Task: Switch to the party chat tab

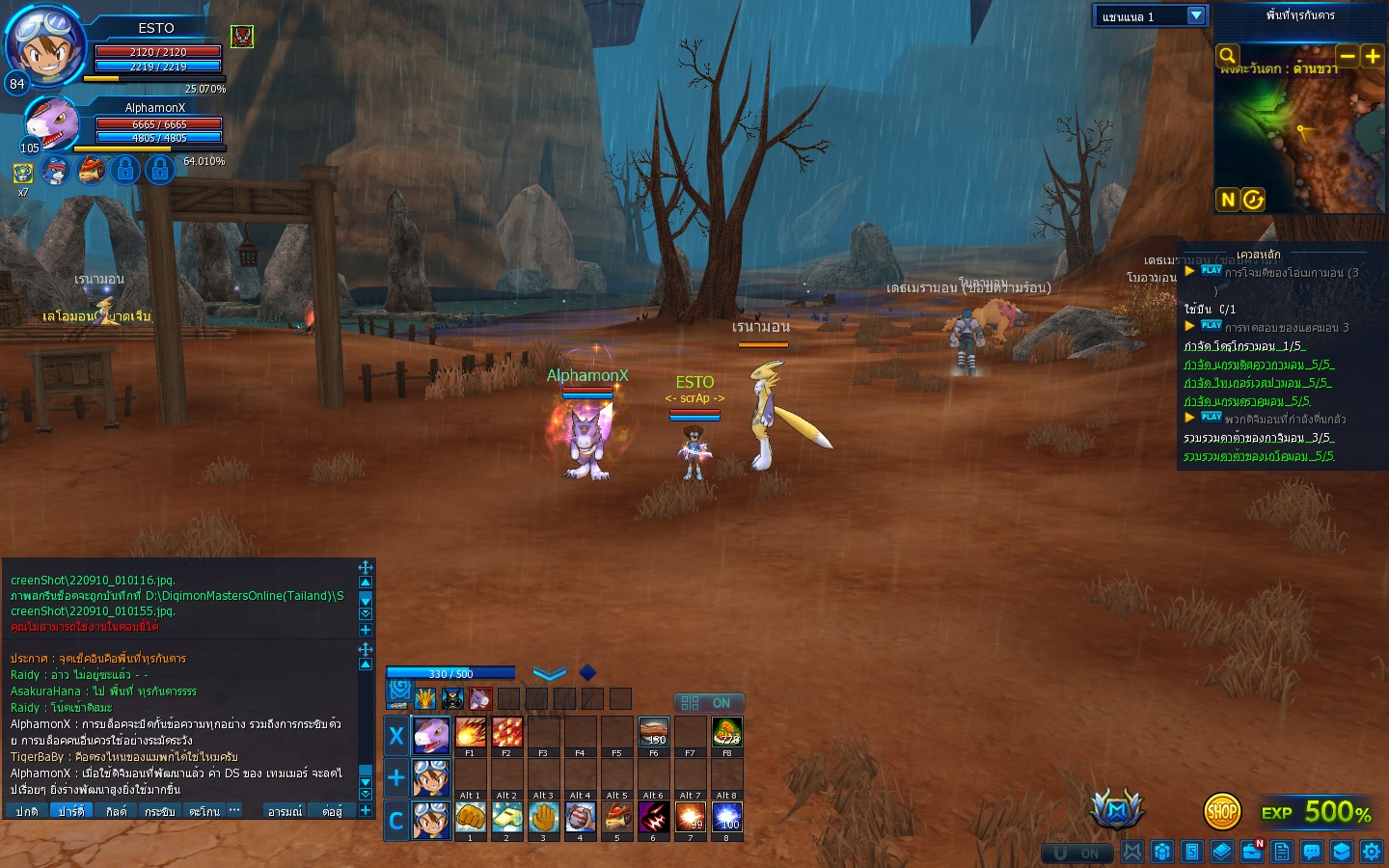Action: (x=70, y=811)
